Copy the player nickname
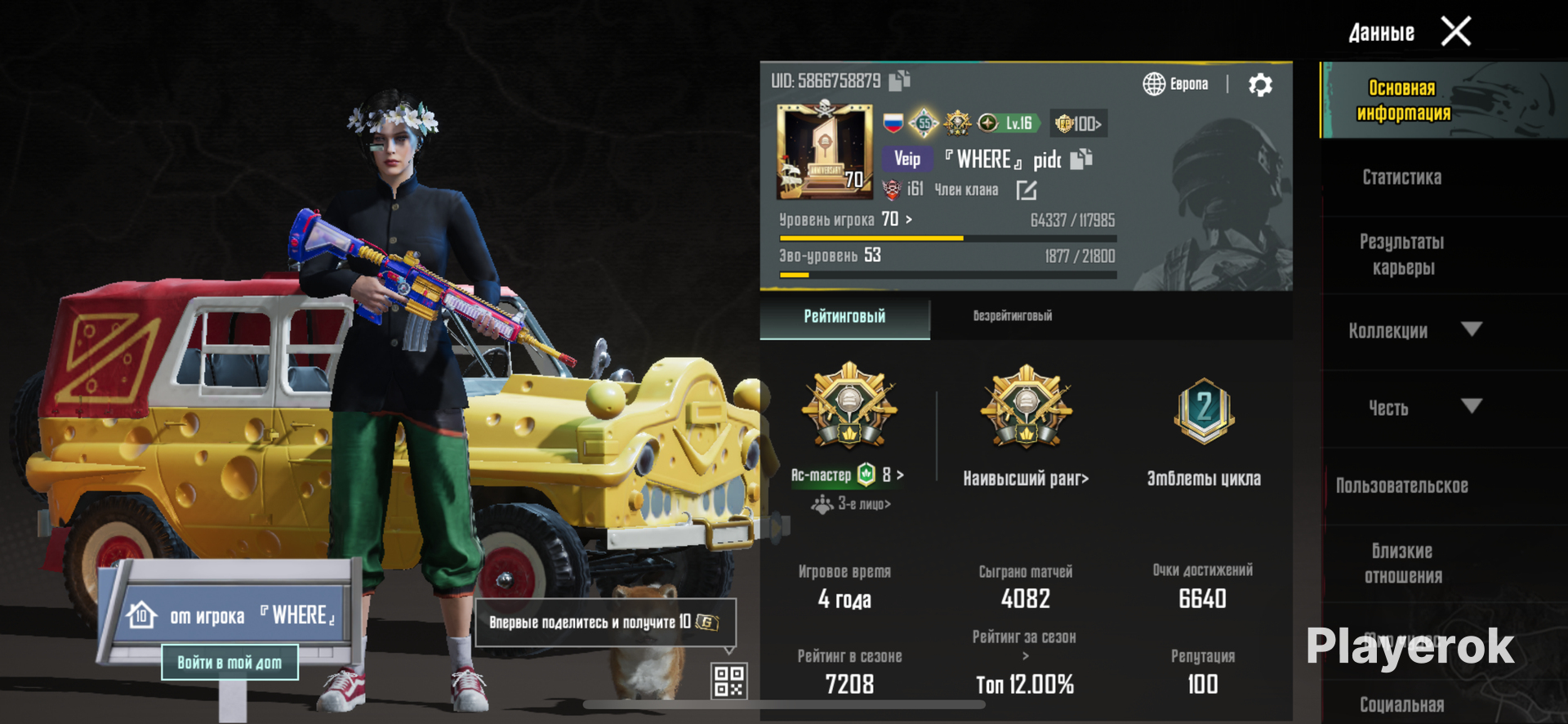 click(x=1081, y=159)
